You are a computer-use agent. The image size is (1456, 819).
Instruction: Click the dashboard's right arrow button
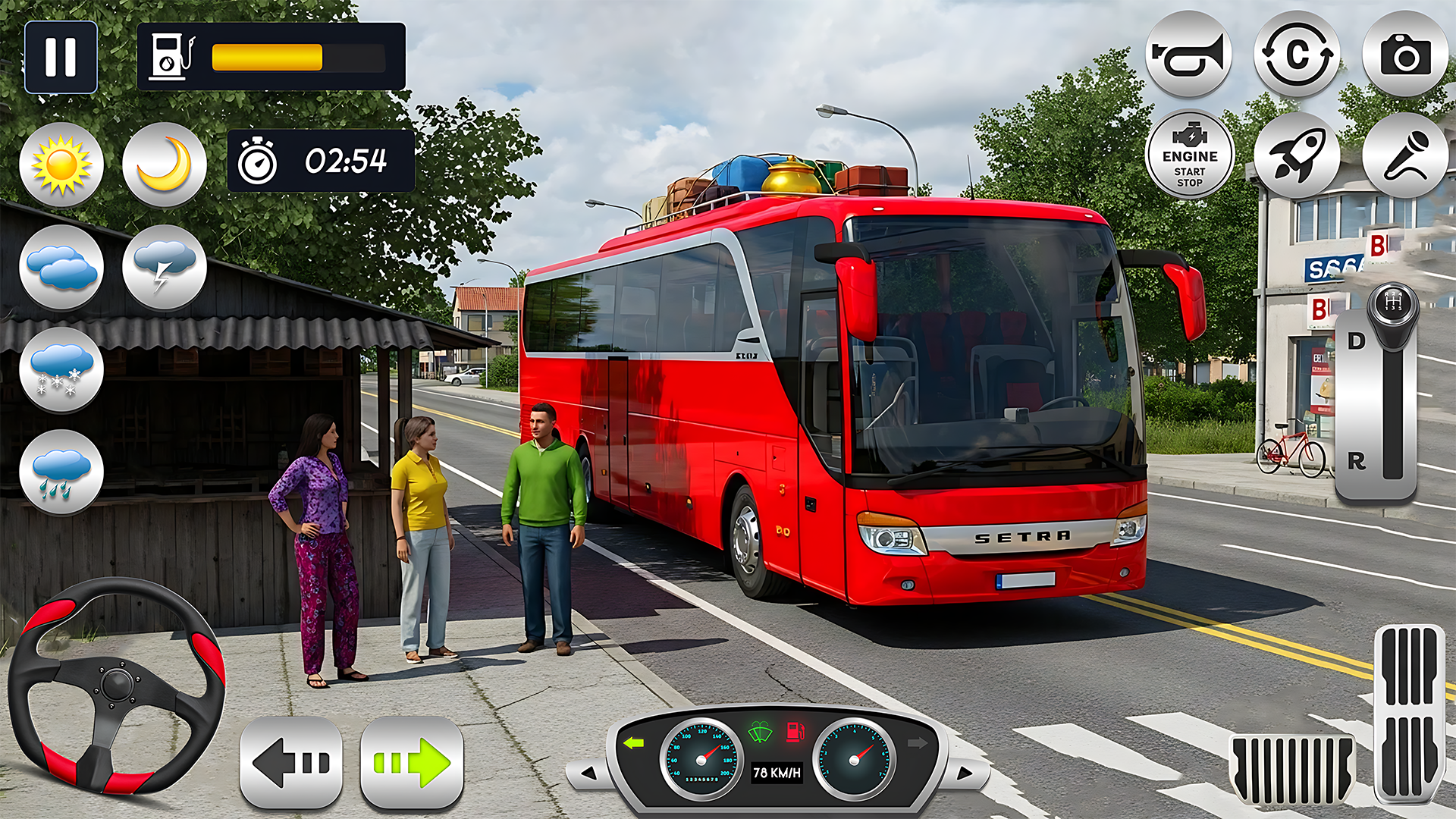tap(964, 773)
